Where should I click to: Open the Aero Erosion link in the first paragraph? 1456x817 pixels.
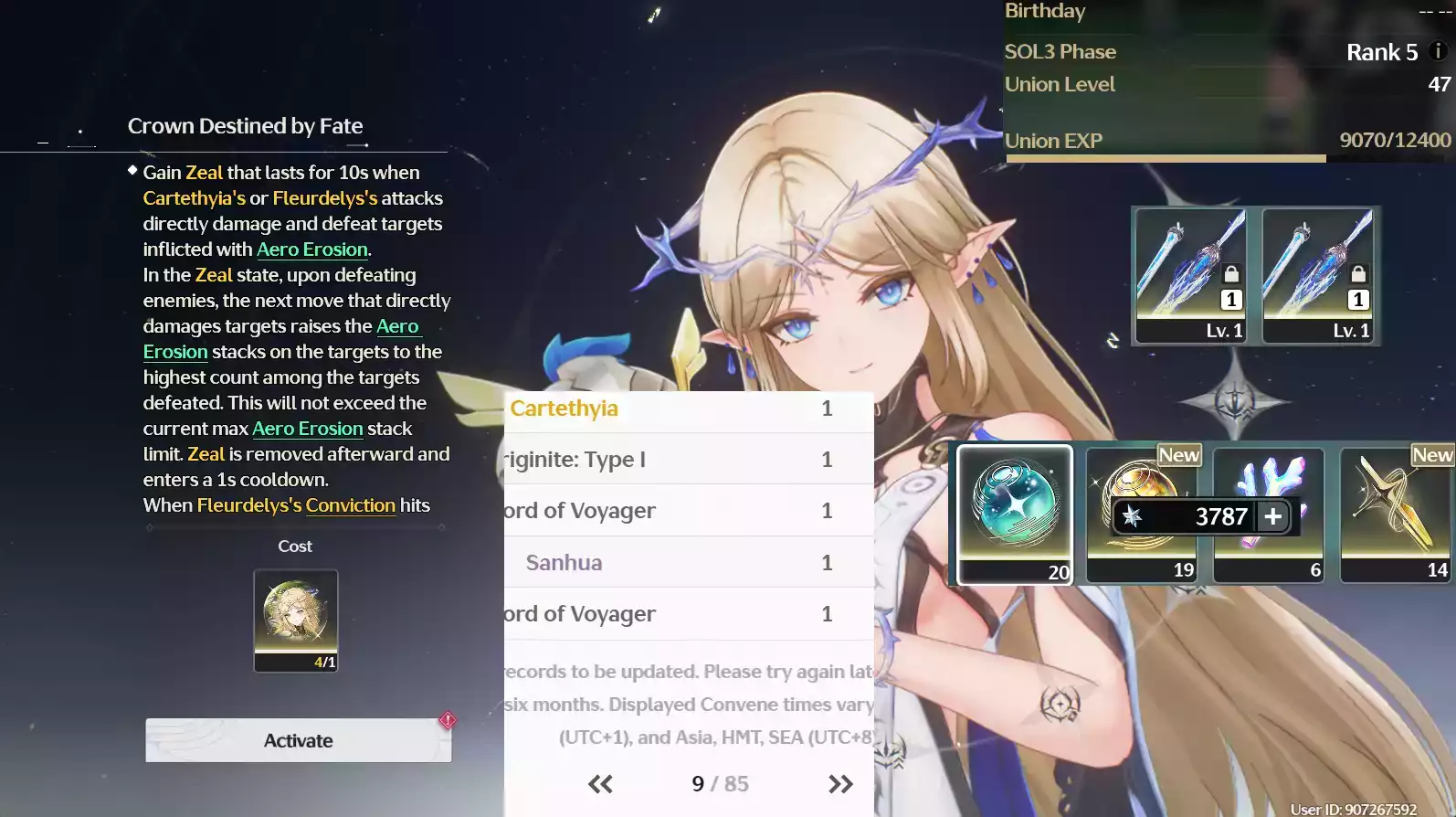point(311,249)
